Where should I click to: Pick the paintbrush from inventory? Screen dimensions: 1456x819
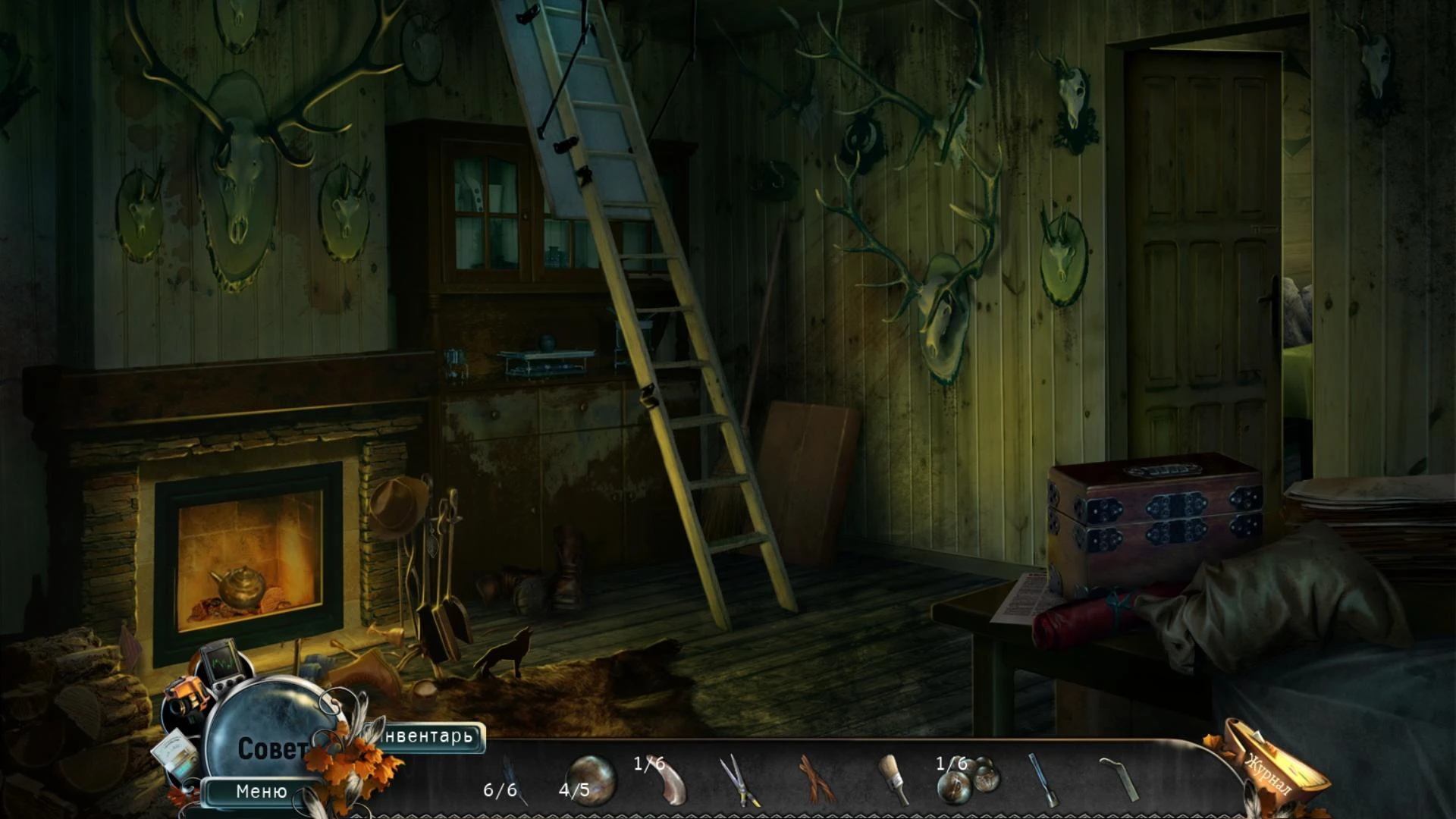click(x=893, y=779)
